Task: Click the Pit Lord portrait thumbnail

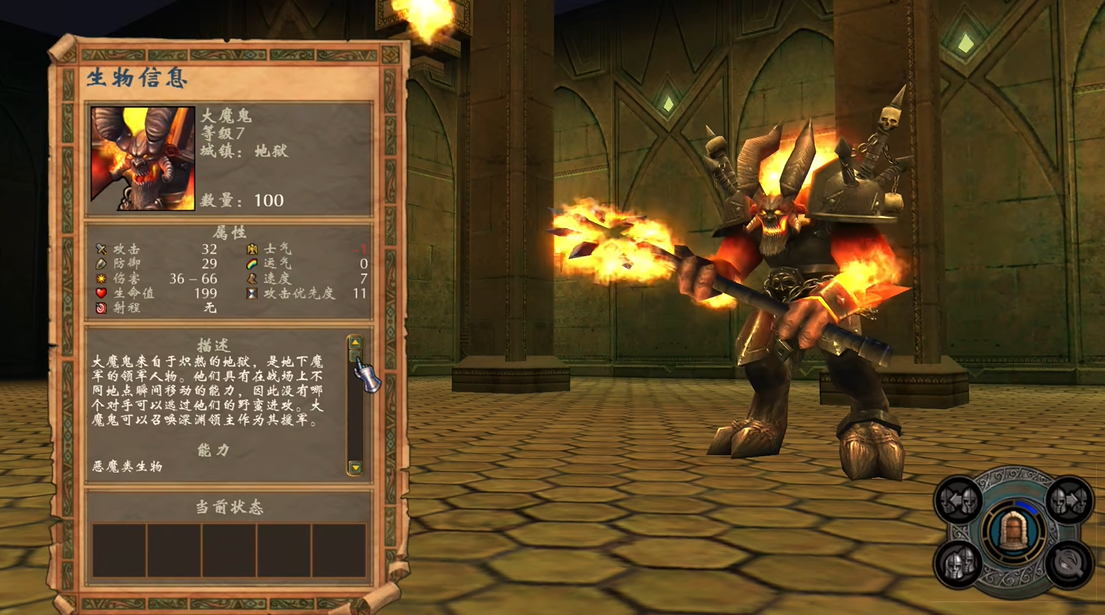Action: point(143,158)
